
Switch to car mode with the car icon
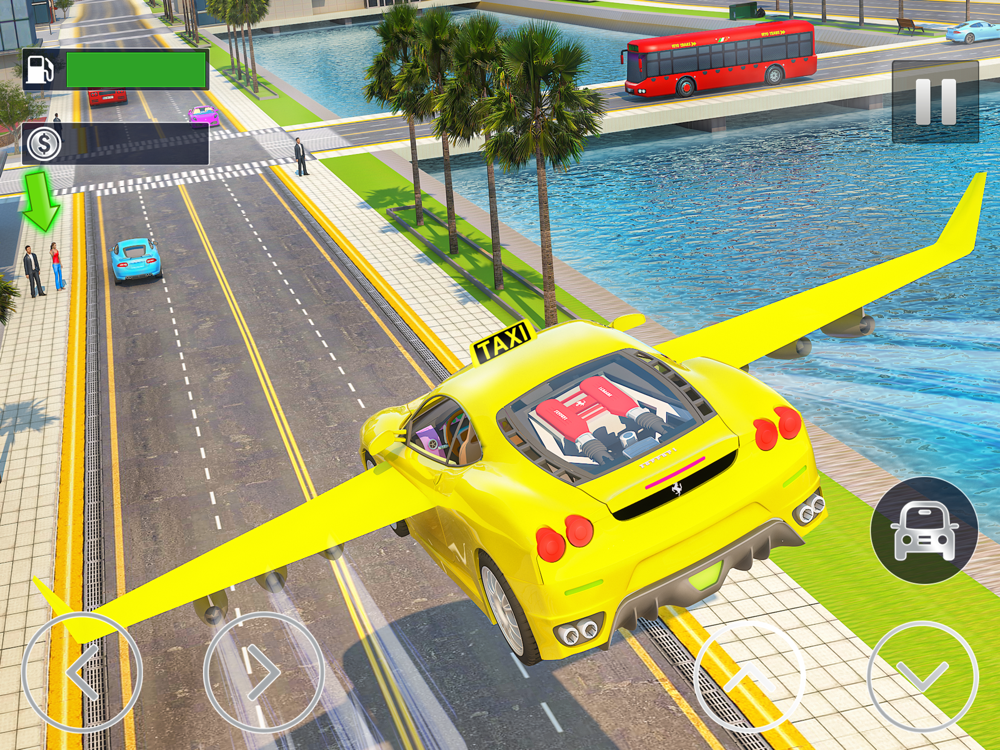[924, 531]
